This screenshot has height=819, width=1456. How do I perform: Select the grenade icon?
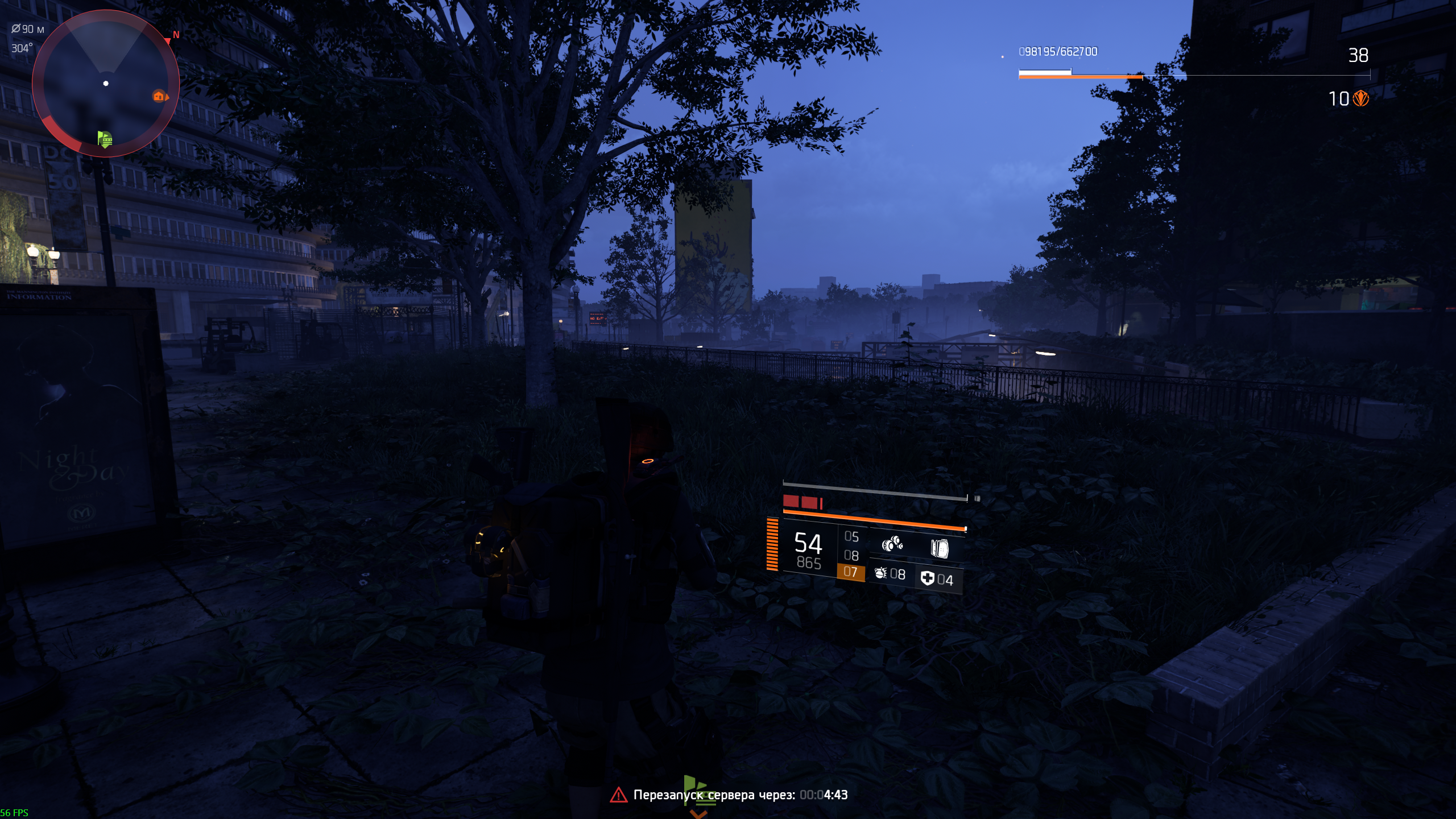[881, 573]
